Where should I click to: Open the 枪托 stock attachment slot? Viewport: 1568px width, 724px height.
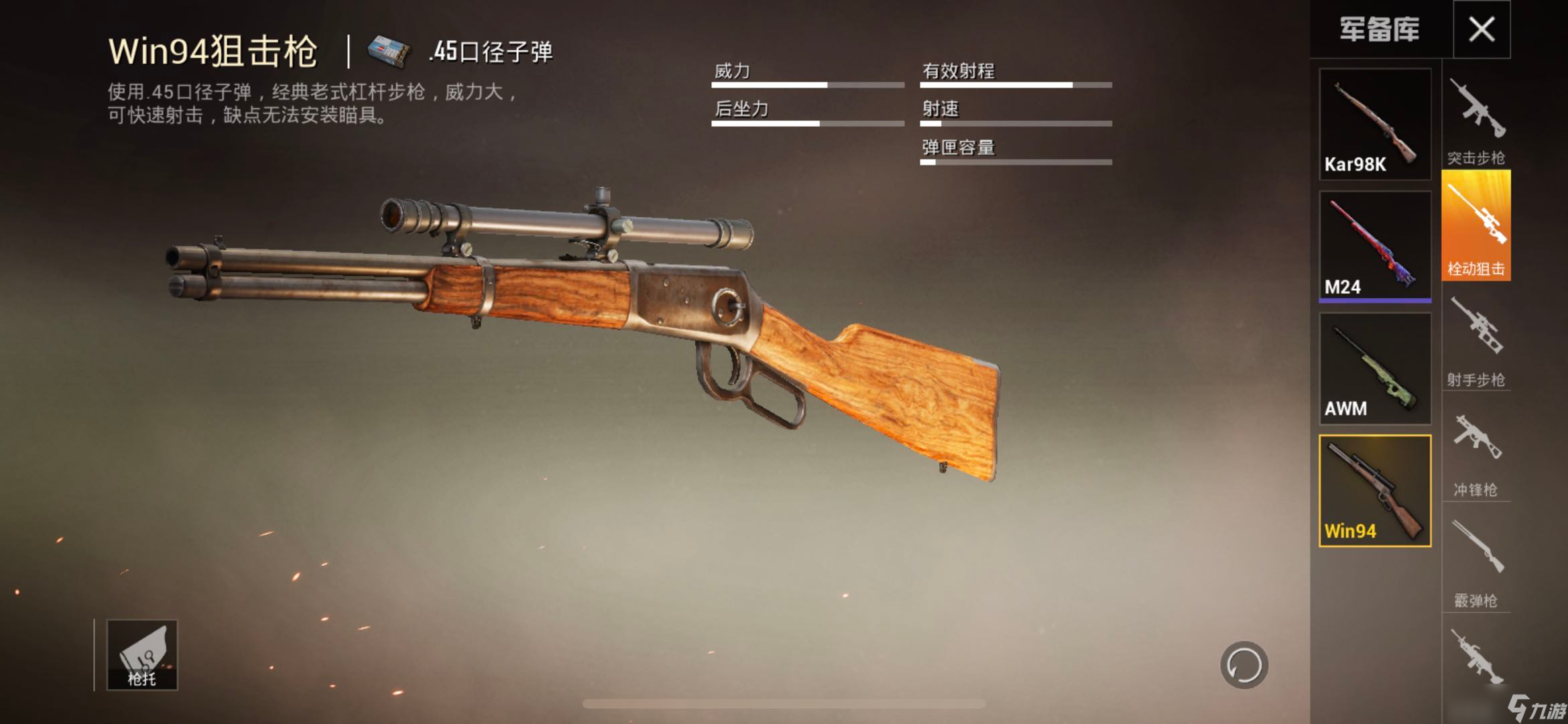point(143,654)
